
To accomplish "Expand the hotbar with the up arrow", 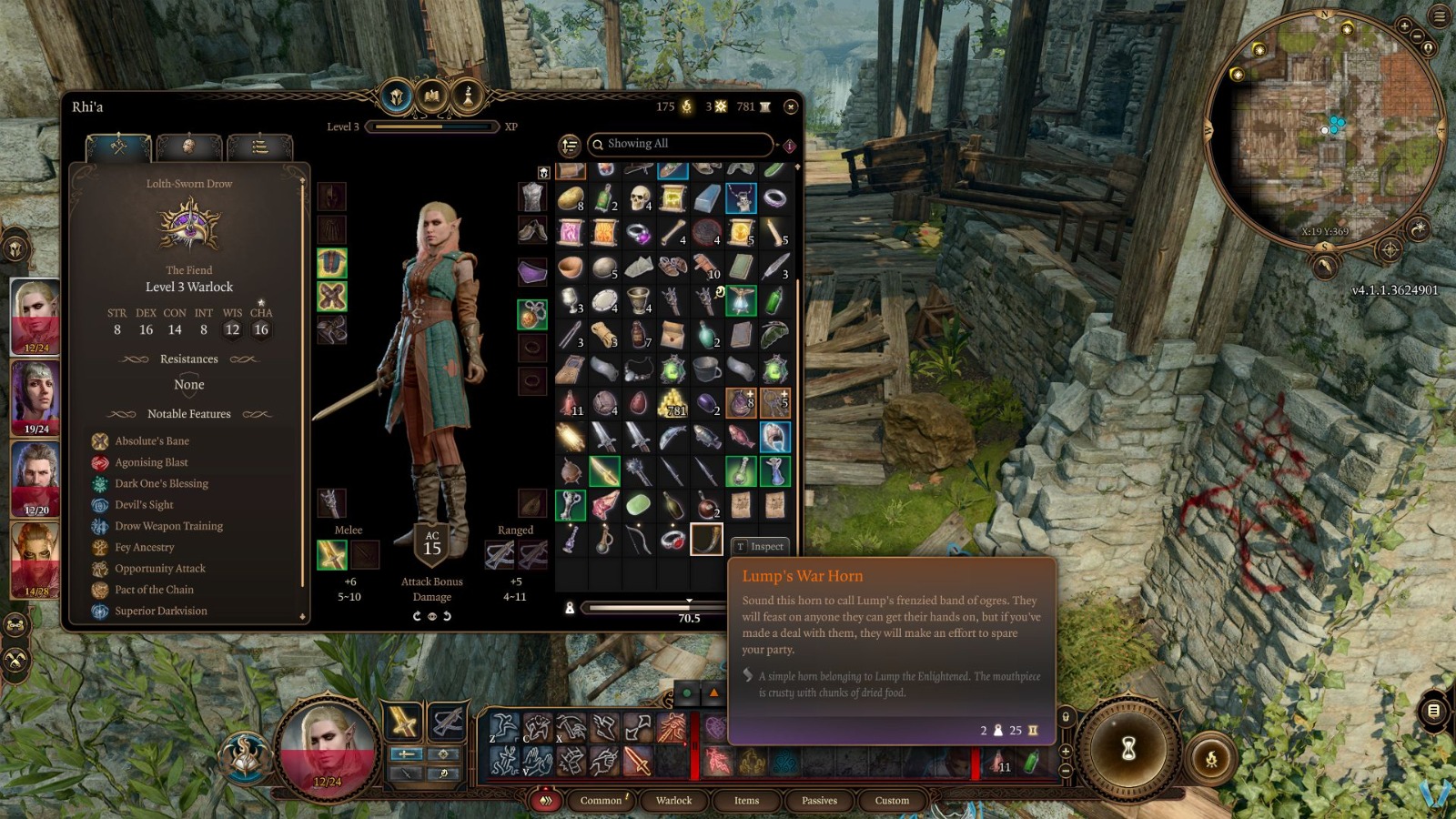I will pos(1066,751).
